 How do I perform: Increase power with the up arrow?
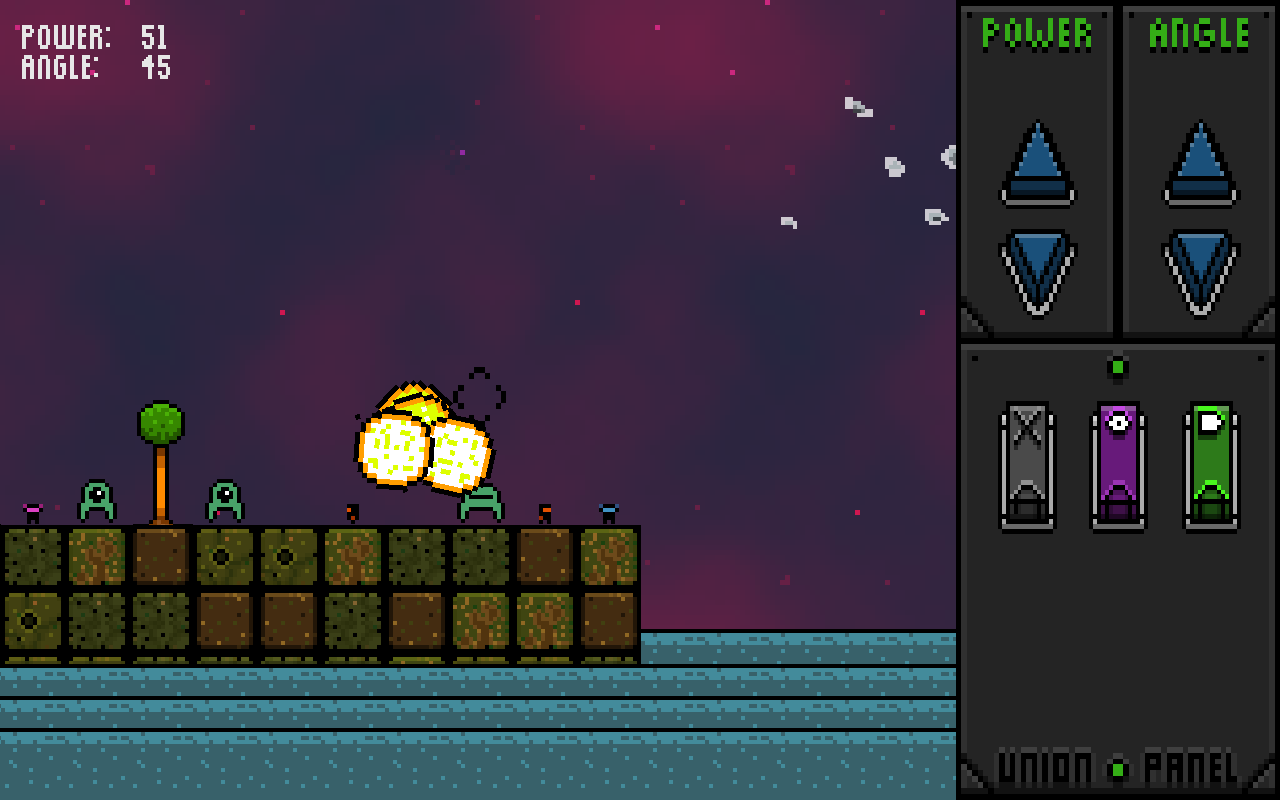(x=1037, y=165)
